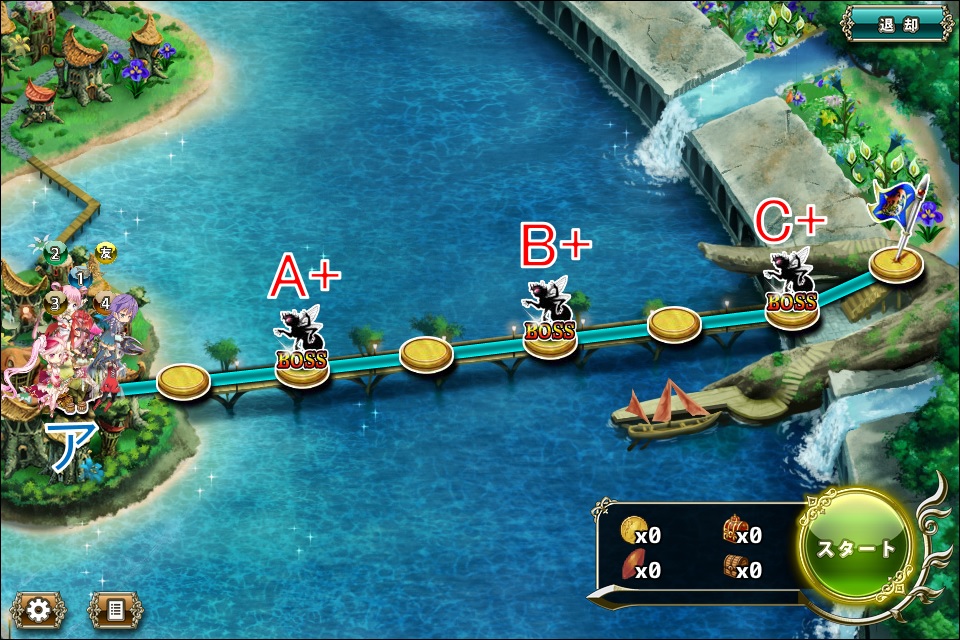Choose the goal flag node
Image resolution: width=960 pixels, height=640 pixels.
click(895, 262)
